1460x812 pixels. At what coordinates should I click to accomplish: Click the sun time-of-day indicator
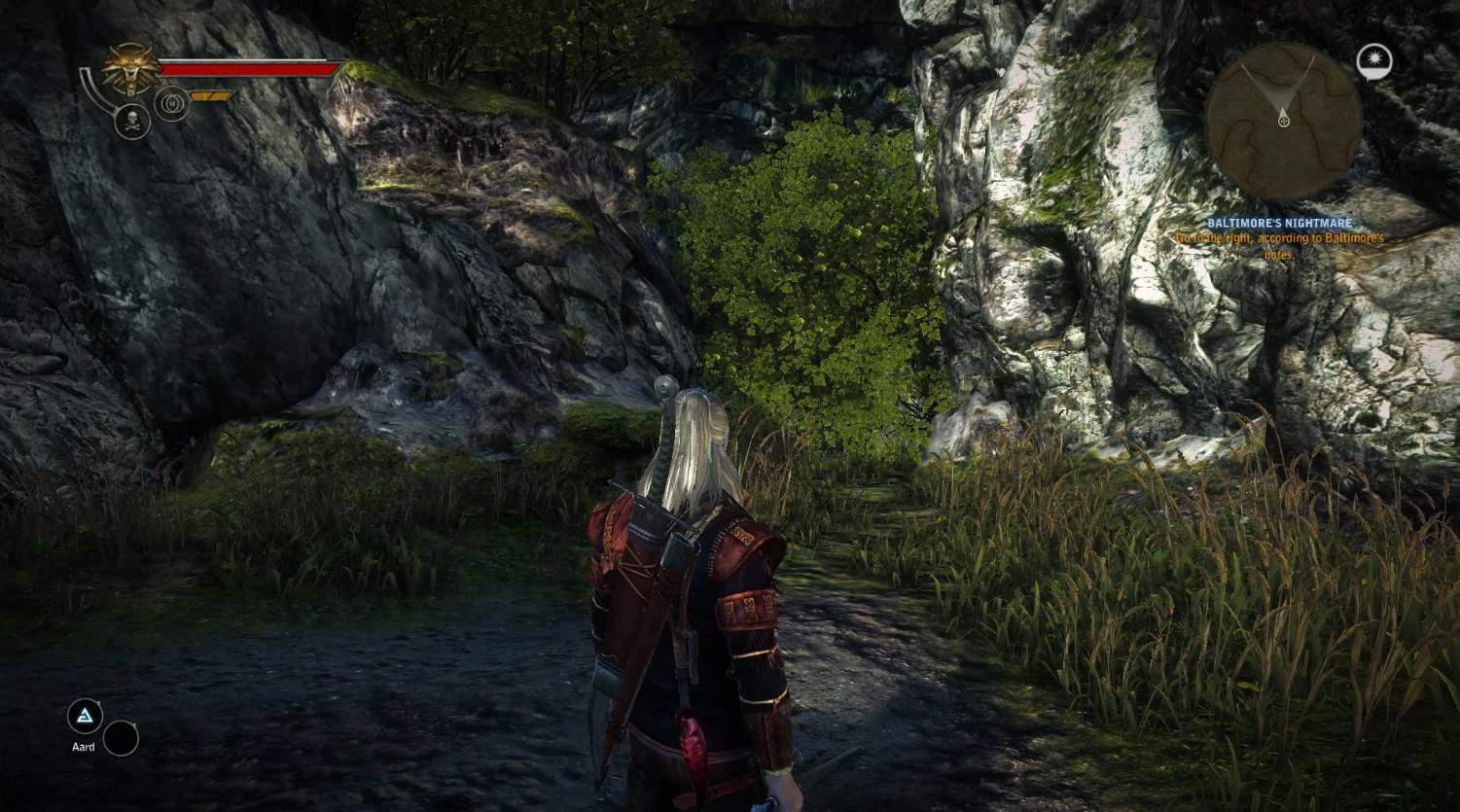(1374, 62)
